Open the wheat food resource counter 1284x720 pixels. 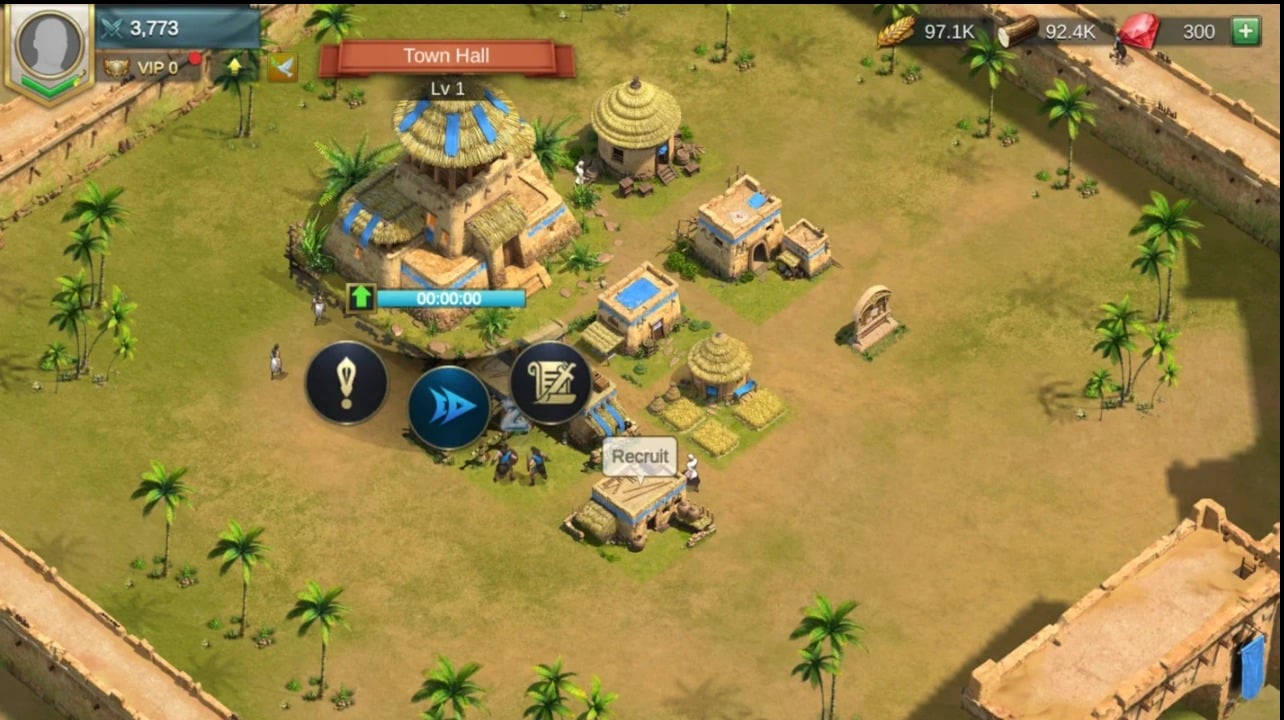coord(930,31)
